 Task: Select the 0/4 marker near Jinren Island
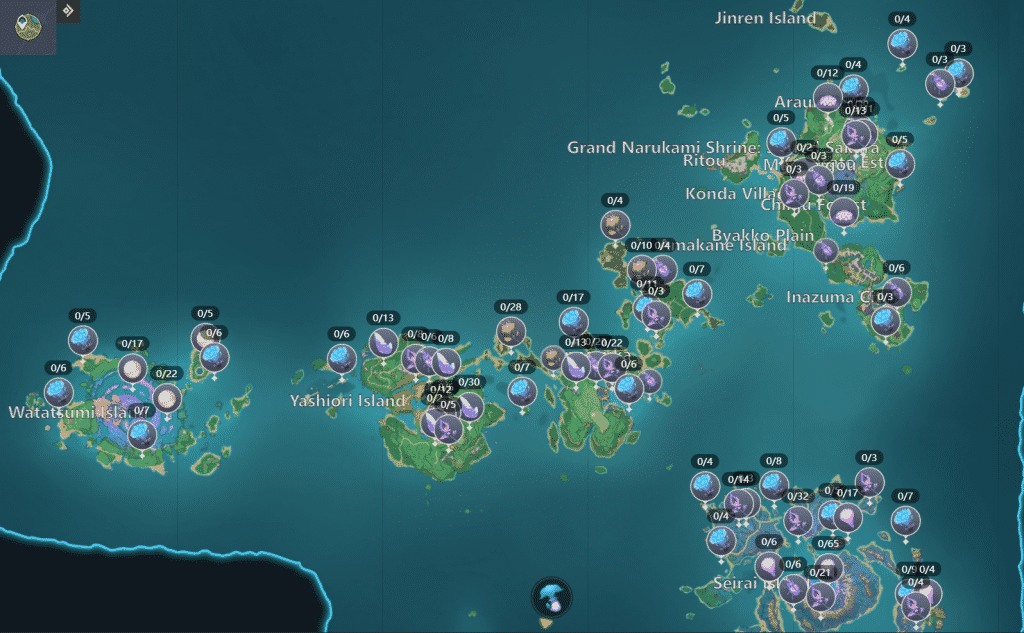902,43
